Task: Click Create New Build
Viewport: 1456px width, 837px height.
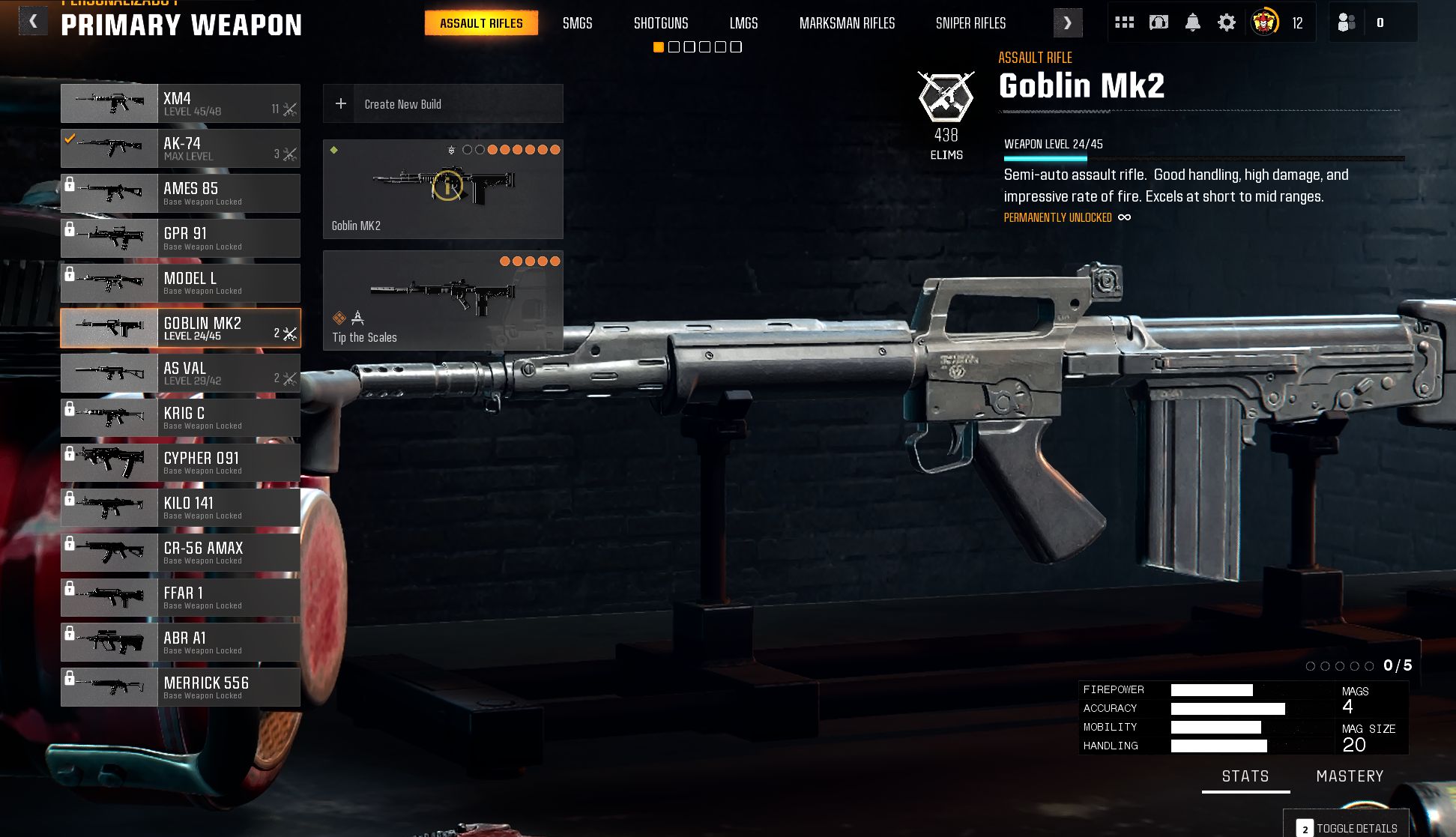Action: pos(443,104)
